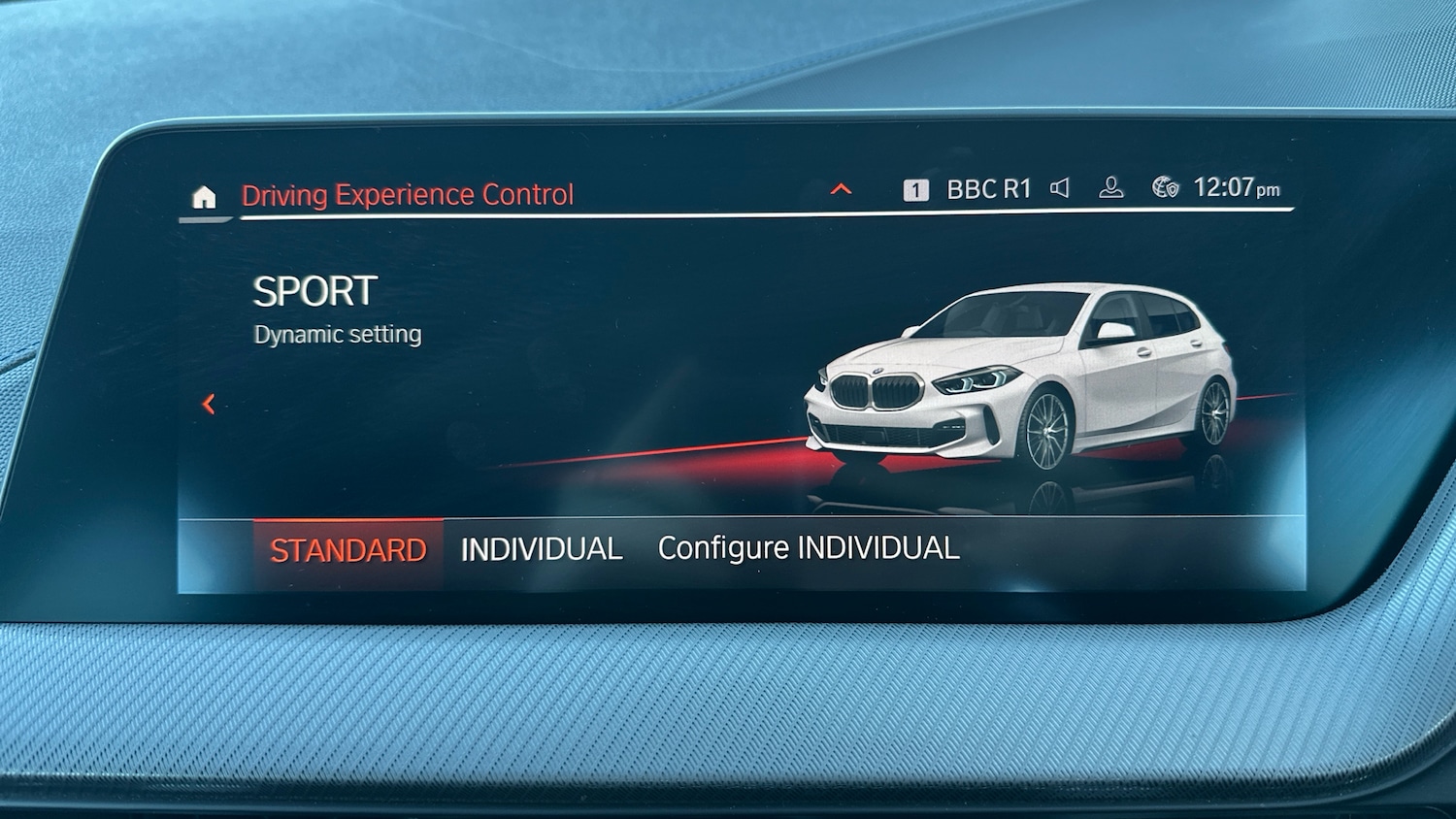Image resolution: width=1456 pixels, height=819 pixels.
Task: Select the SPORT drive mode heading
Action: (314, 288)
